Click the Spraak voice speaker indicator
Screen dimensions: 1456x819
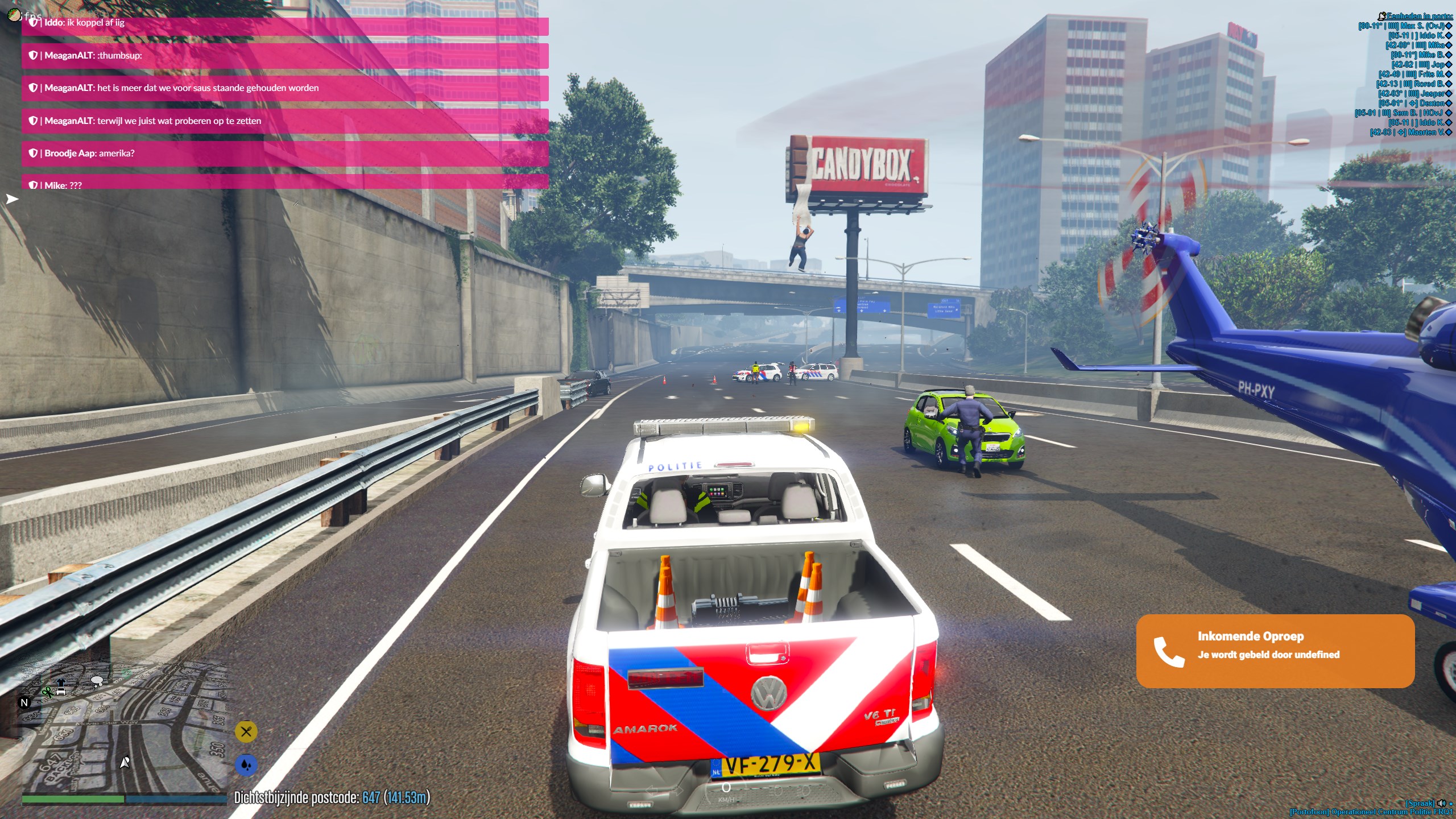pyautogui.click(x=1442, y=803)
